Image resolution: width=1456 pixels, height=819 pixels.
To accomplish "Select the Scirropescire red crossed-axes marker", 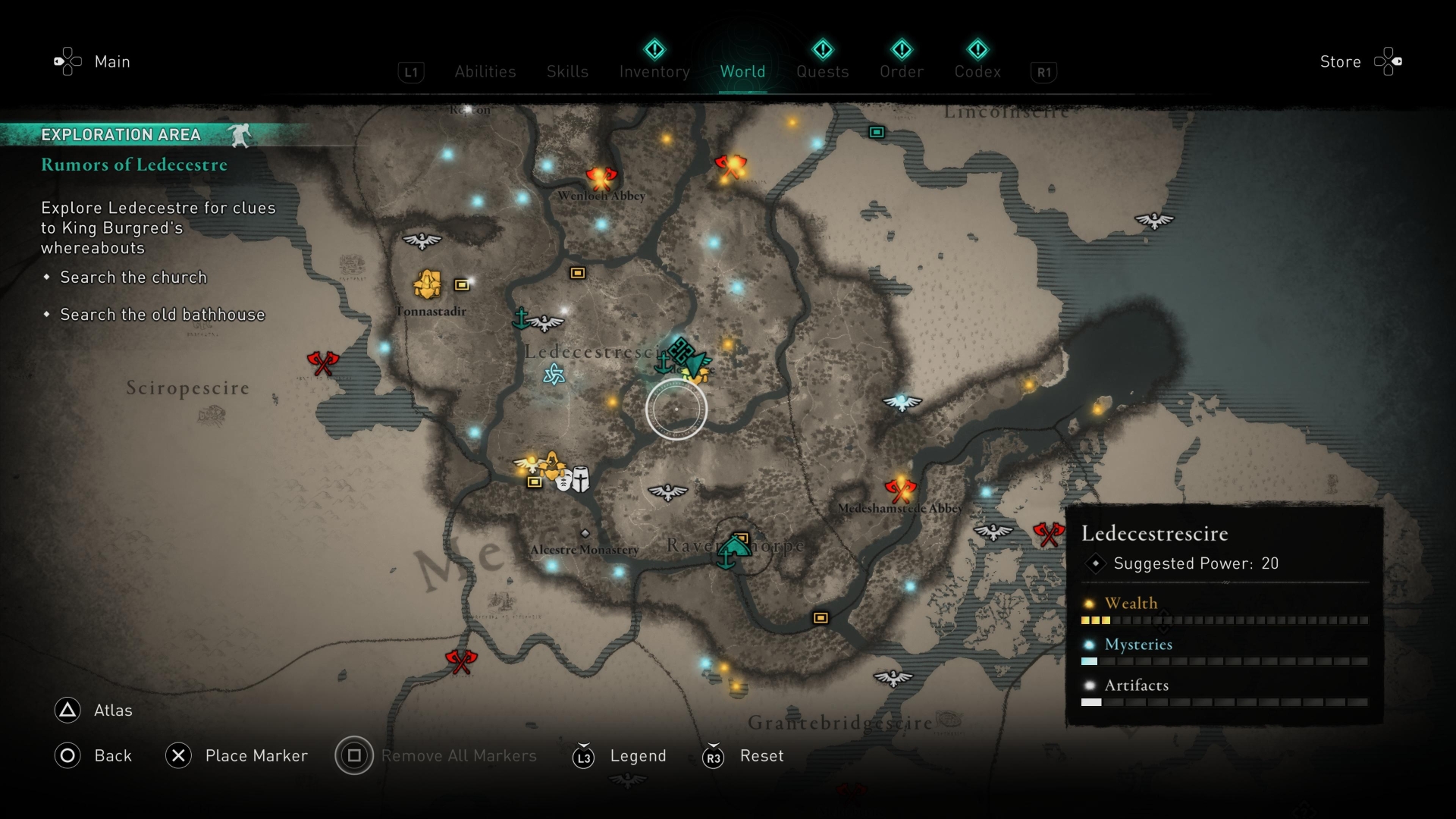I will coord(322,363).
